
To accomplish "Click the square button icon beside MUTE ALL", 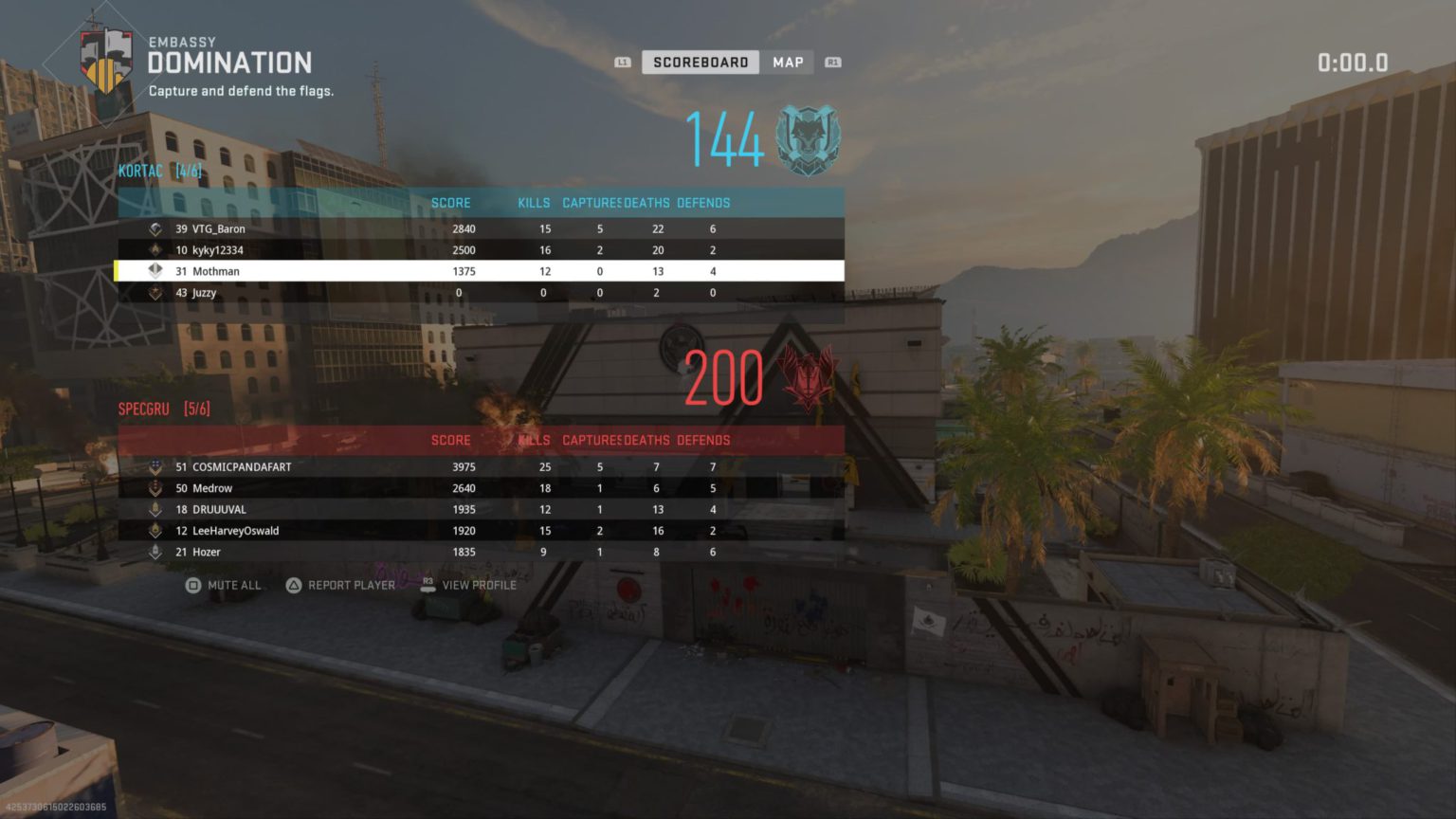I will point(191,585).
